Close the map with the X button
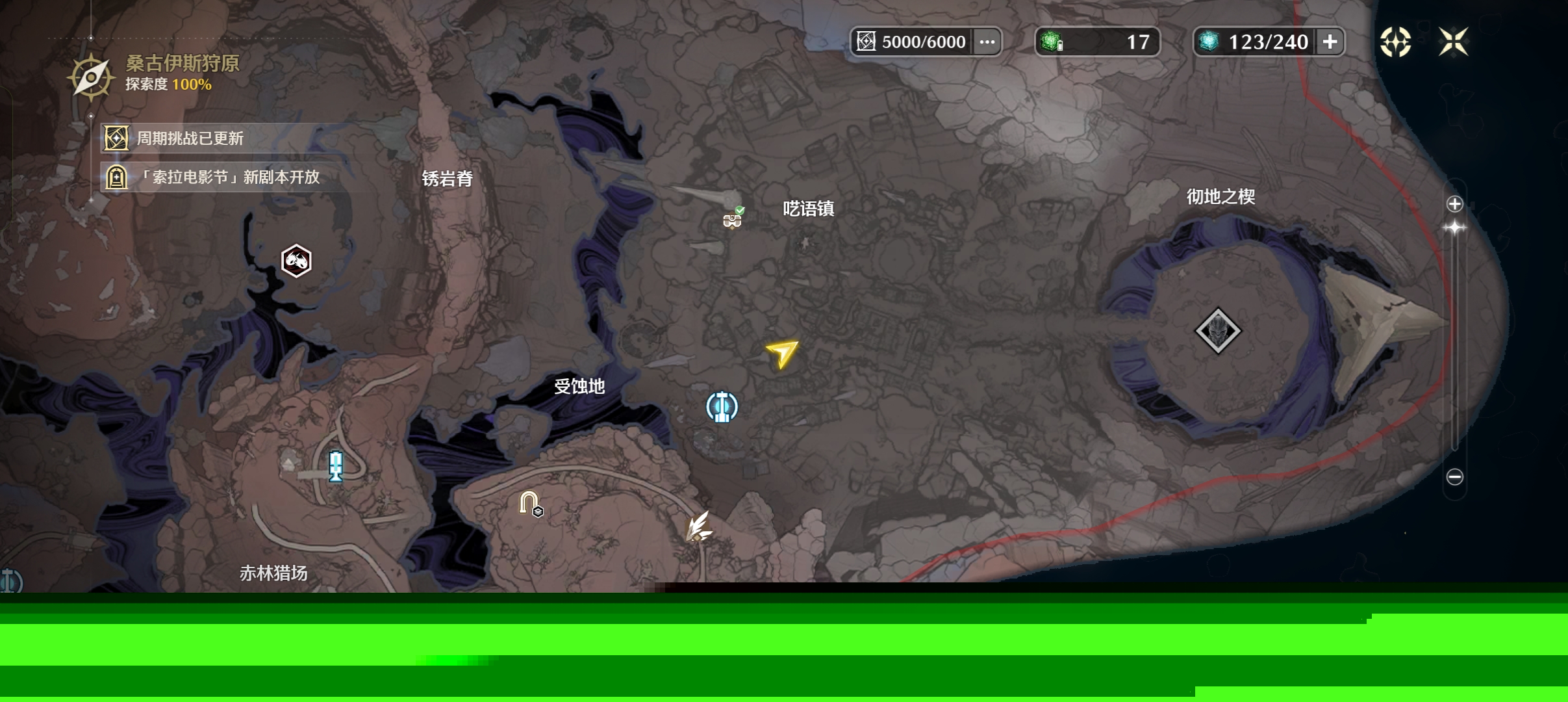The height and width of the screenshot is (702, 1568). (x=1453, y=42)
